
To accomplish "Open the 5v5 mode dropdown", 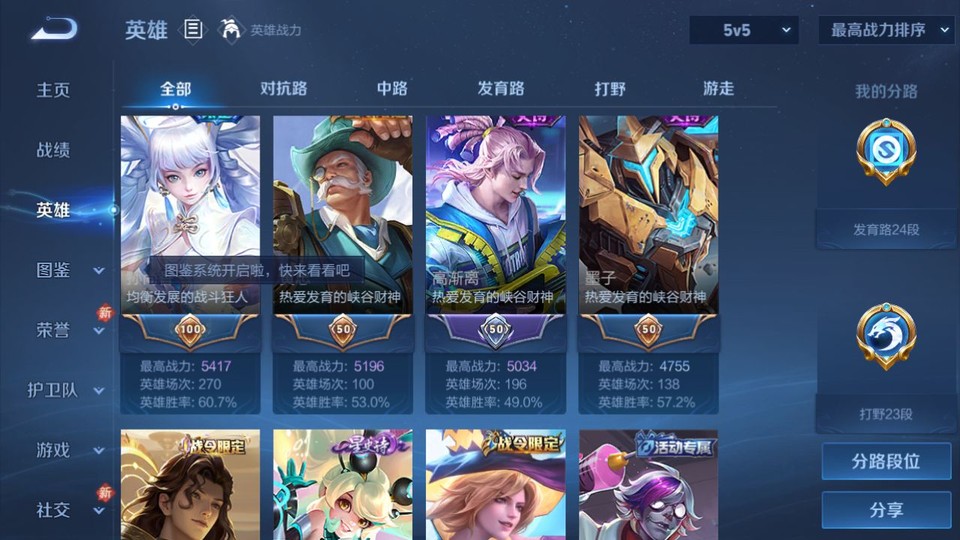I will [744, 31].
